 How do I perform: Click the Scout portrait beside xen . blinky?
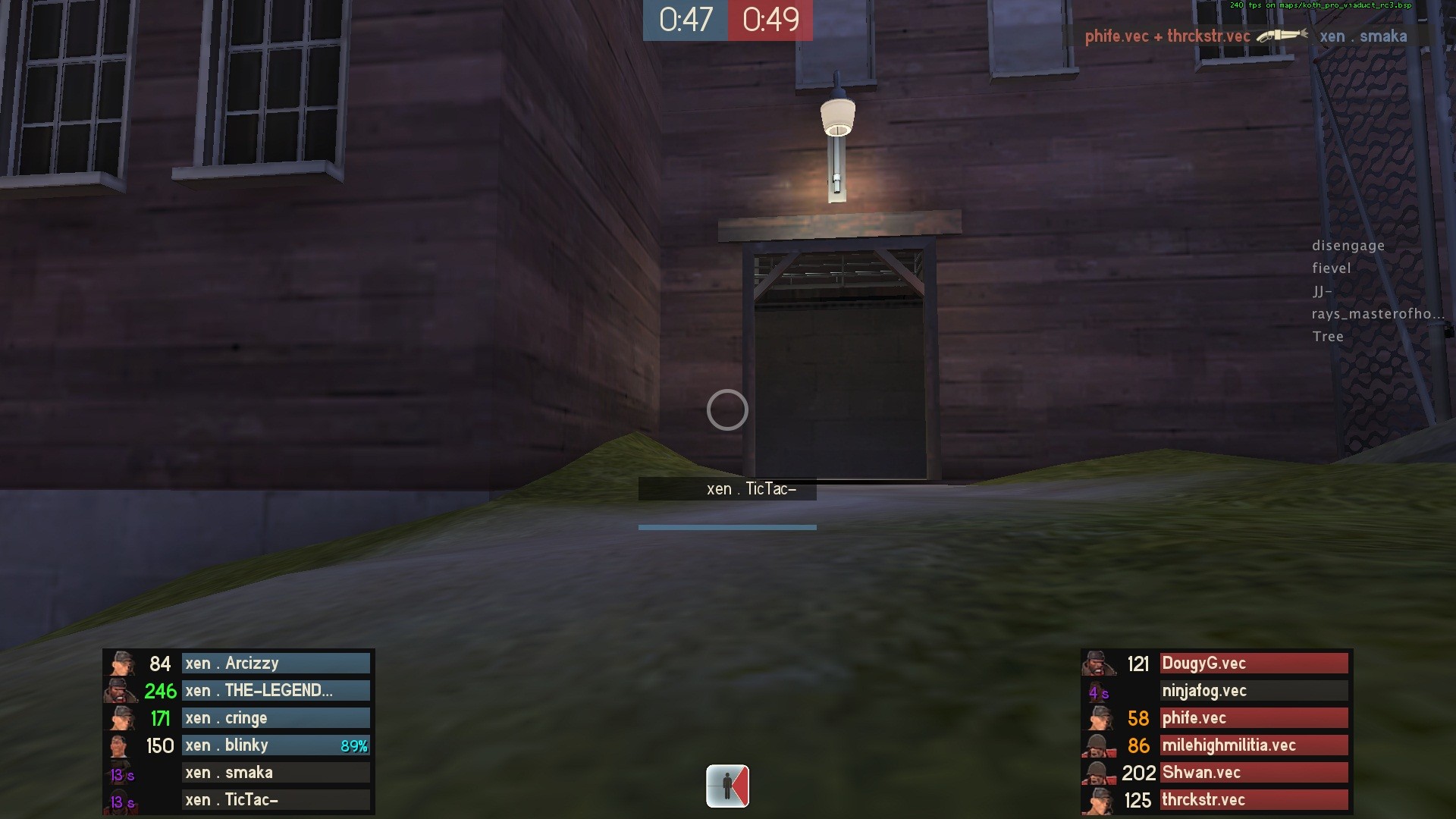(x=123, y=745)
